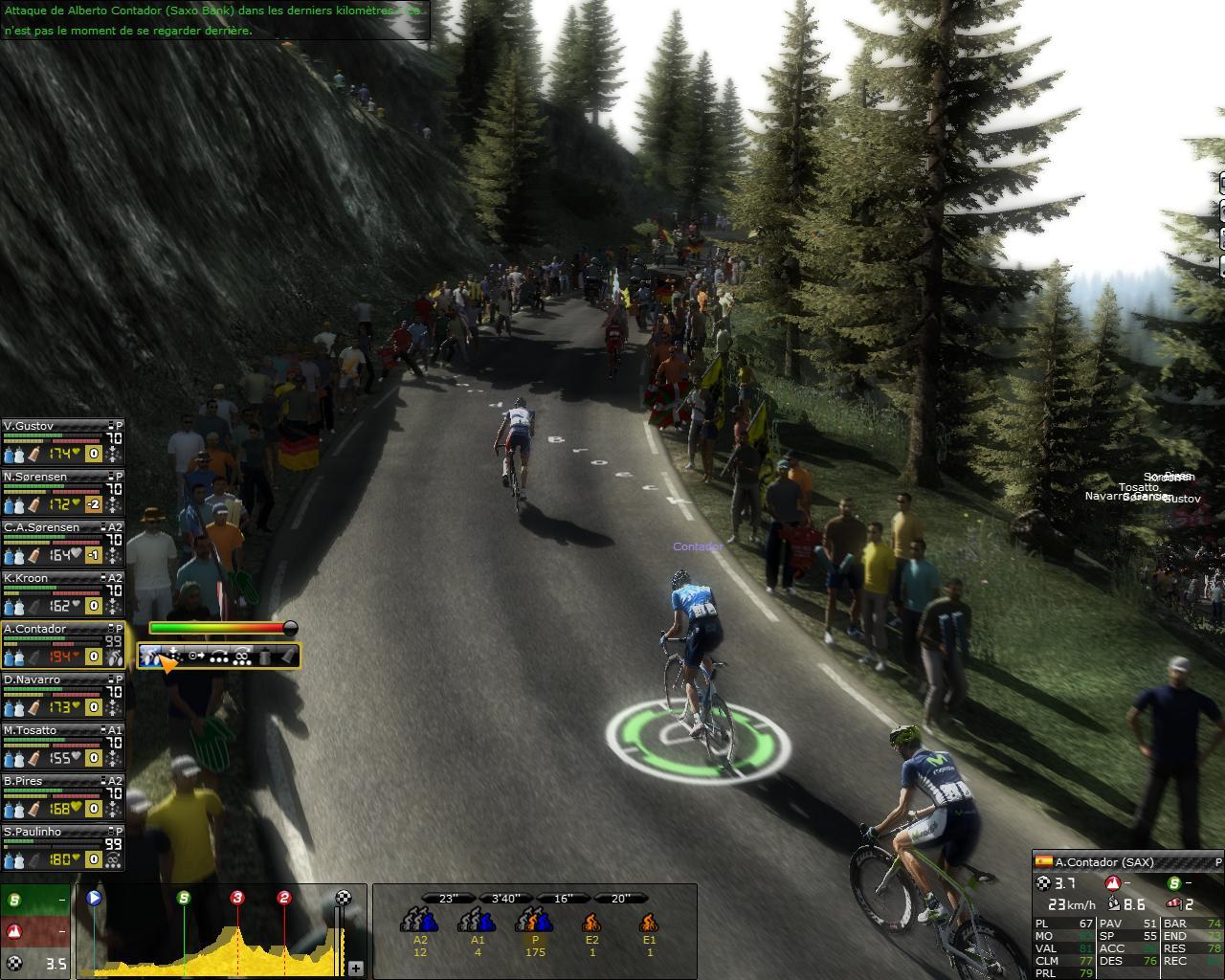Click the sprint marker on stage profile

click(x=184, y=898)
